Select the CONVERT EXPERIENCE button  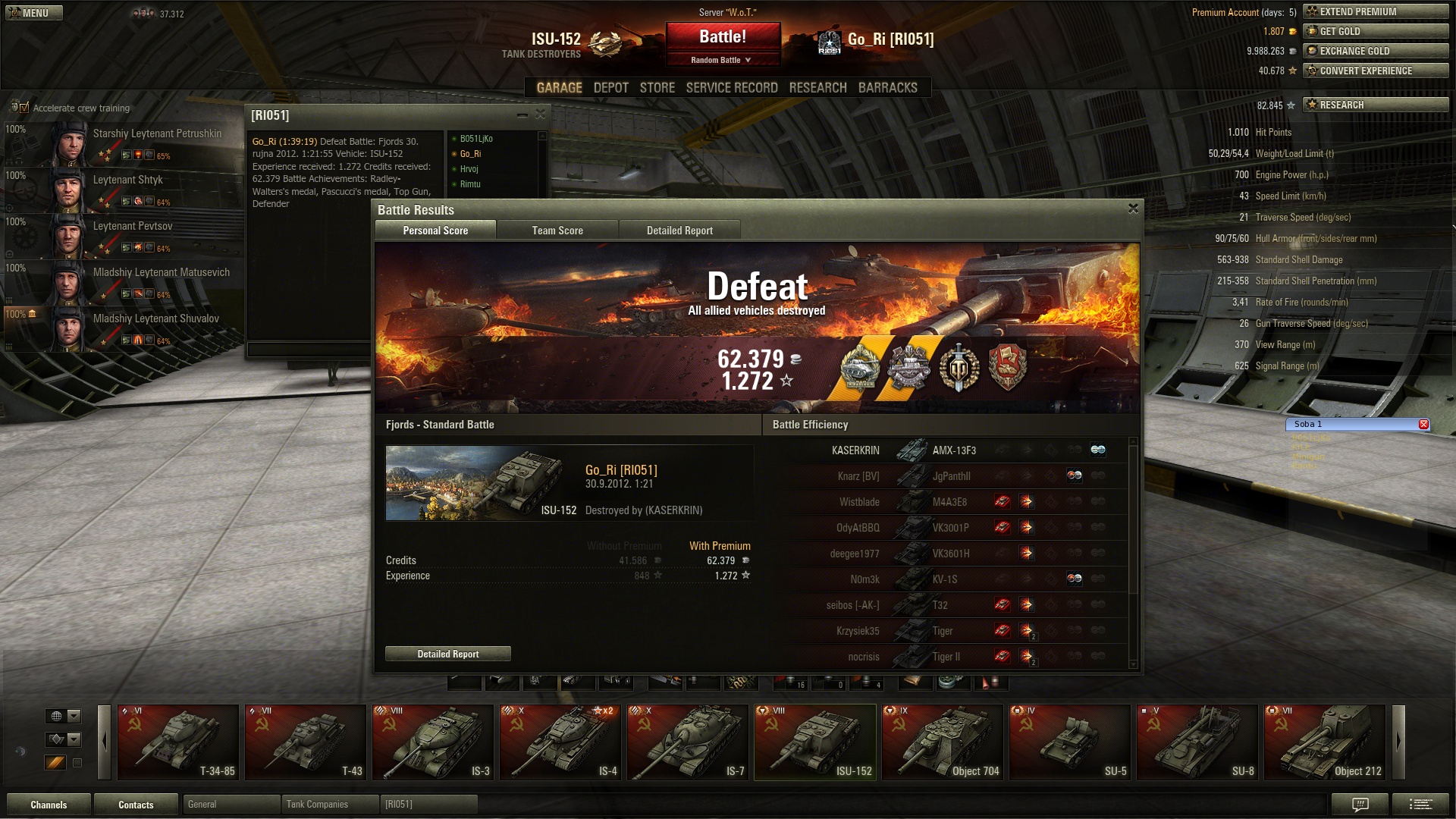pyautogui.click(x=1375, y=71)
